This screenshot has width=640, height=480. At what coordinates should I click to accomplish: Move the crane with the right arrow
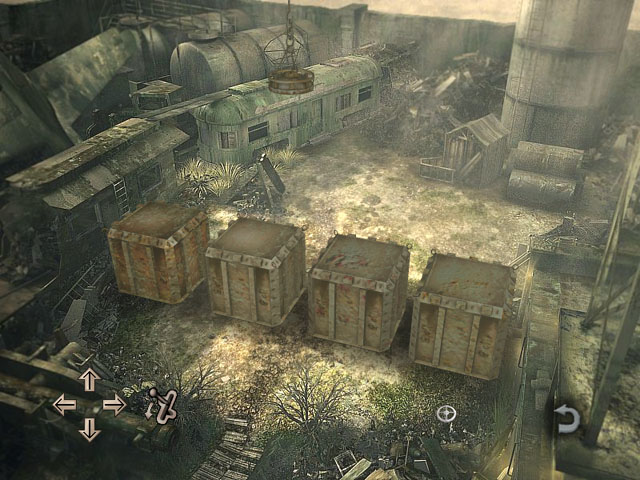click(x=114, y=404)
